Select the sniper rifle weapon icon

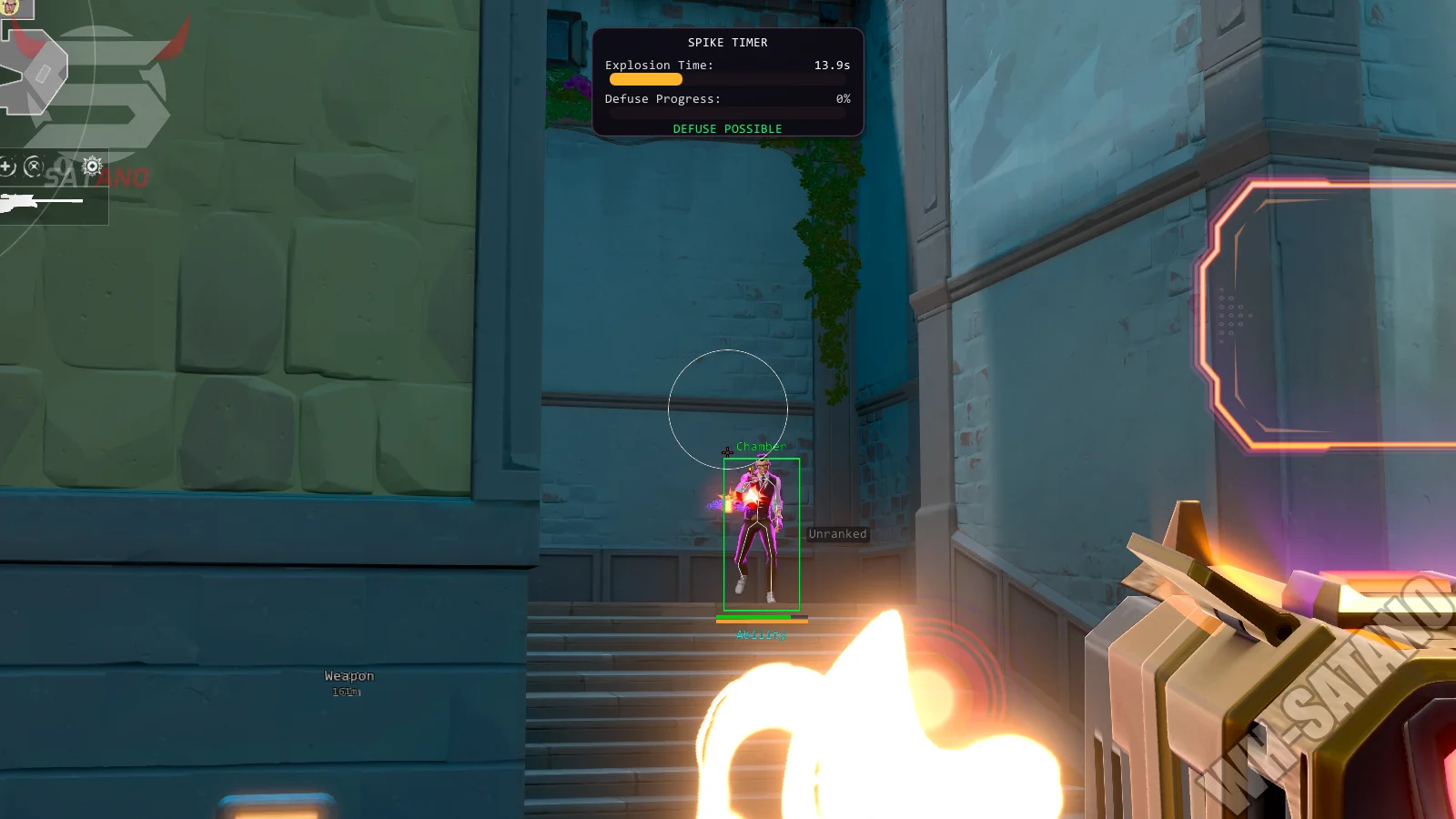point(20,202)
